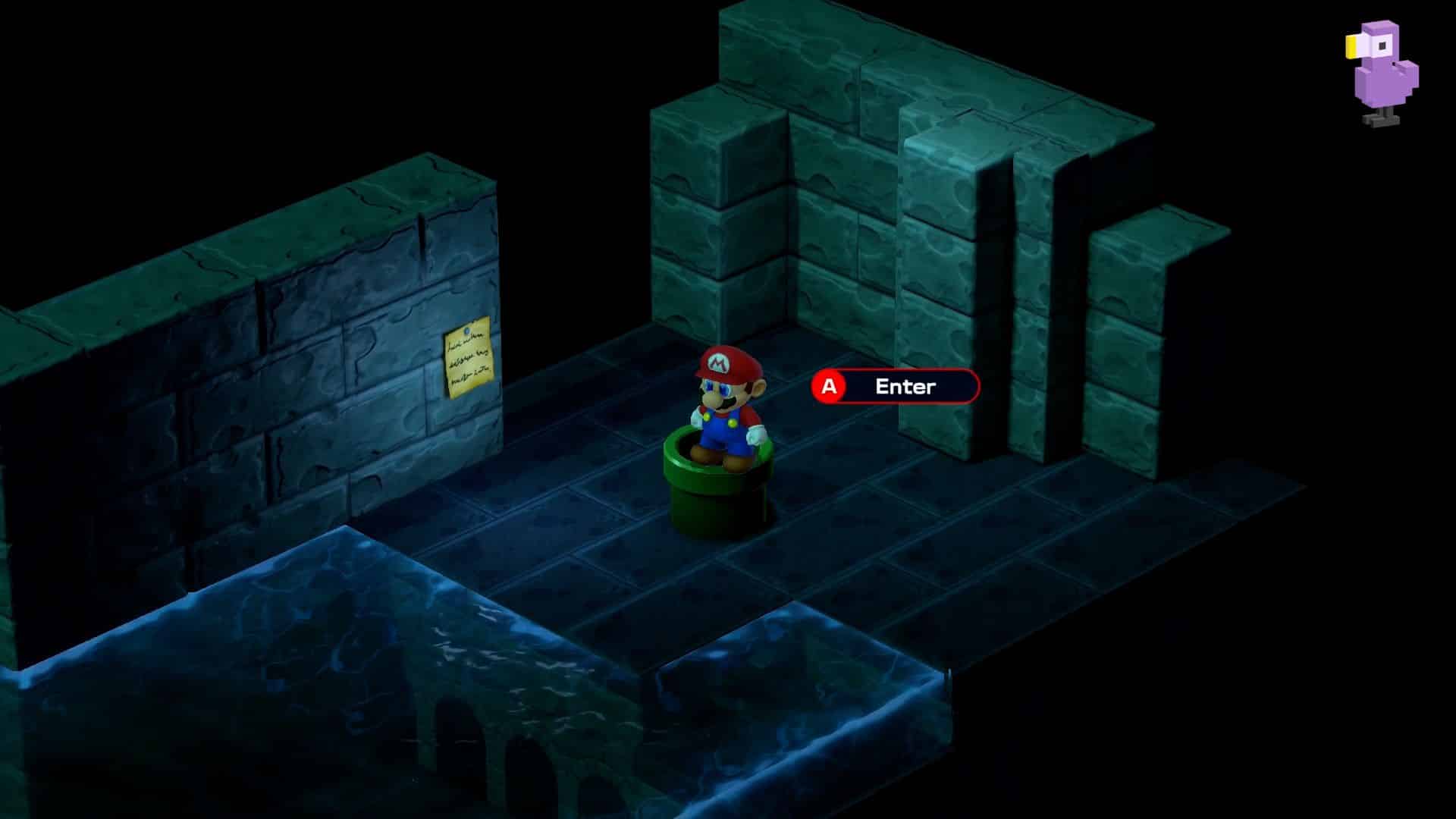This screenshot has width=1456, height=819.
Task: Expand the Enter prompt banner
Action: (x=895, y=385)
